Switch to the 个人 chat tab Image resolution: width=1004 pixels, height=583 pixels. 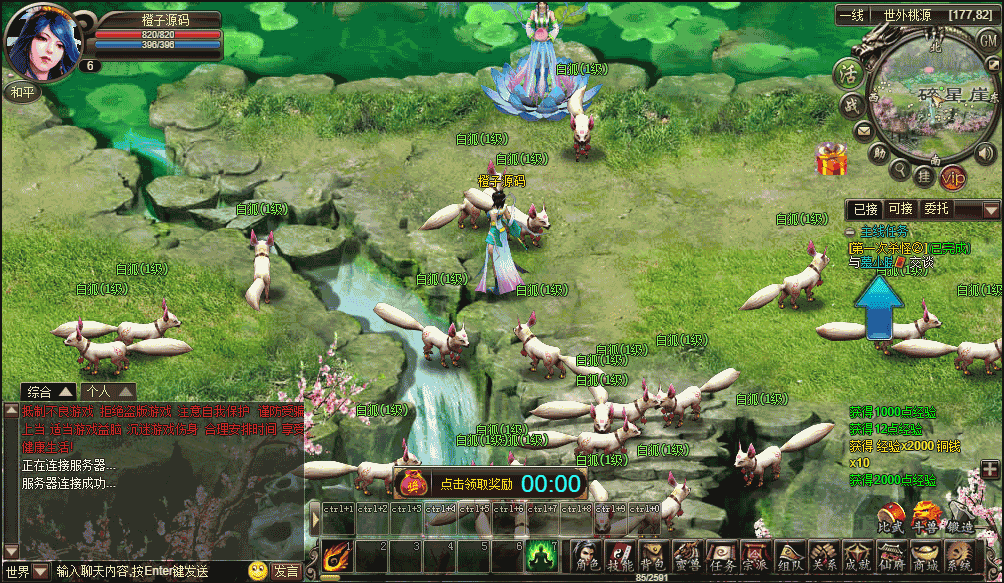[108, 391]
